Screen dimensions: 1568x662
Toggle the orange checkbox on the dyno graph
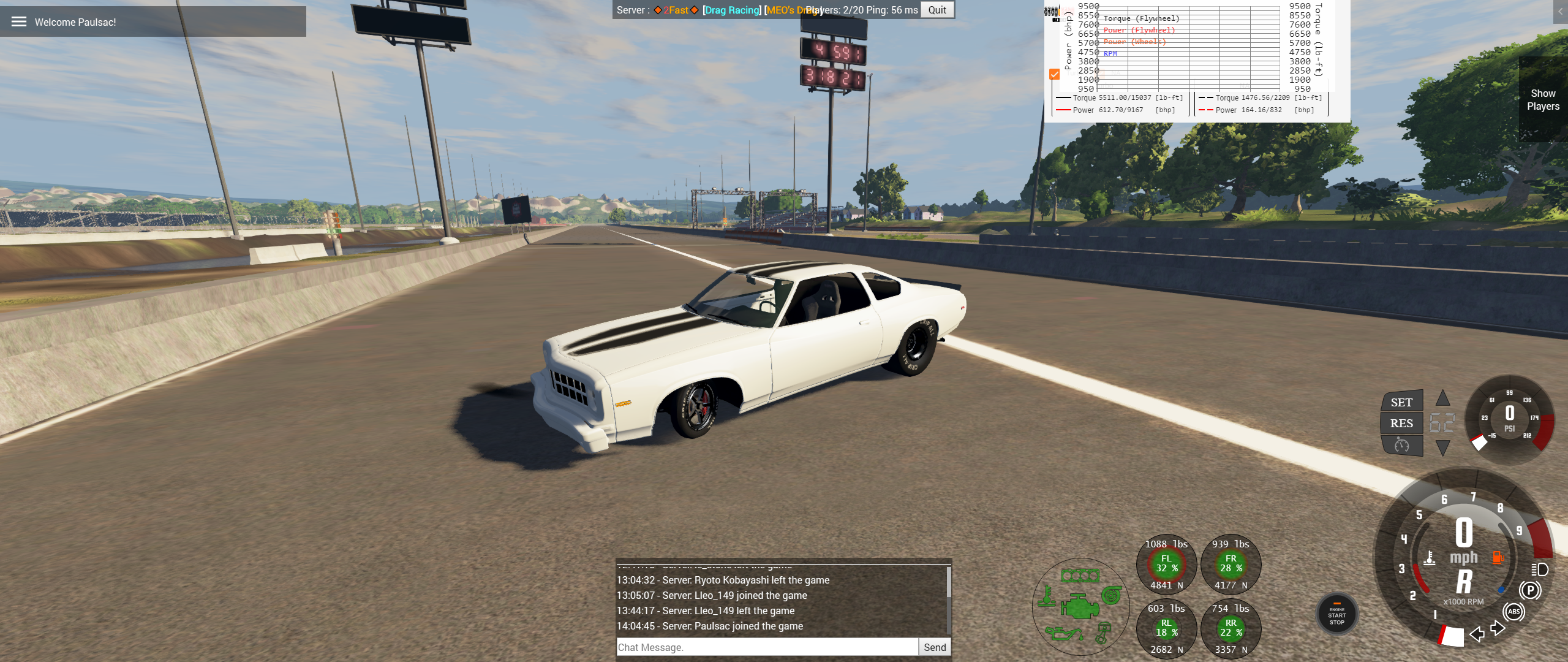click(1054, 74)
